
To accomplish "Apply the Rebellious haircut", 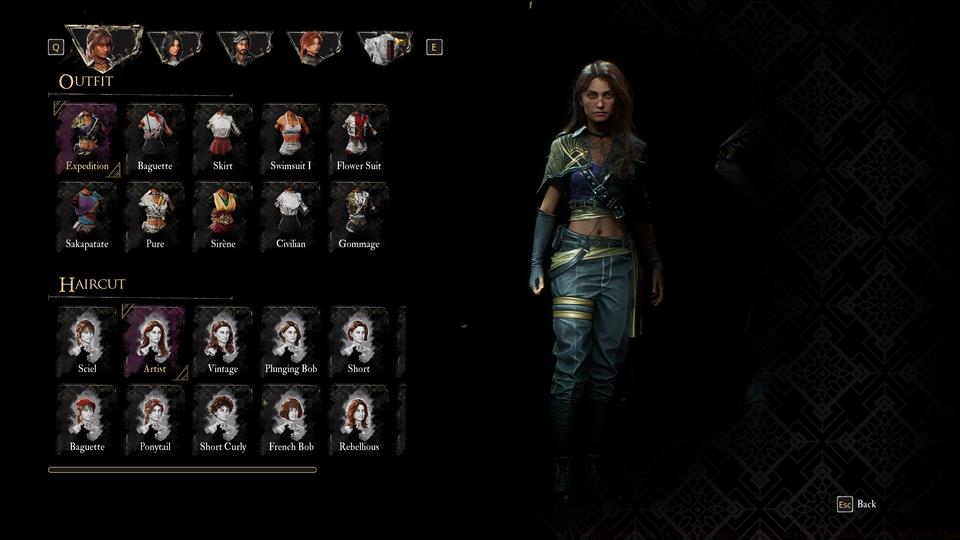I will tap(359, 419).
